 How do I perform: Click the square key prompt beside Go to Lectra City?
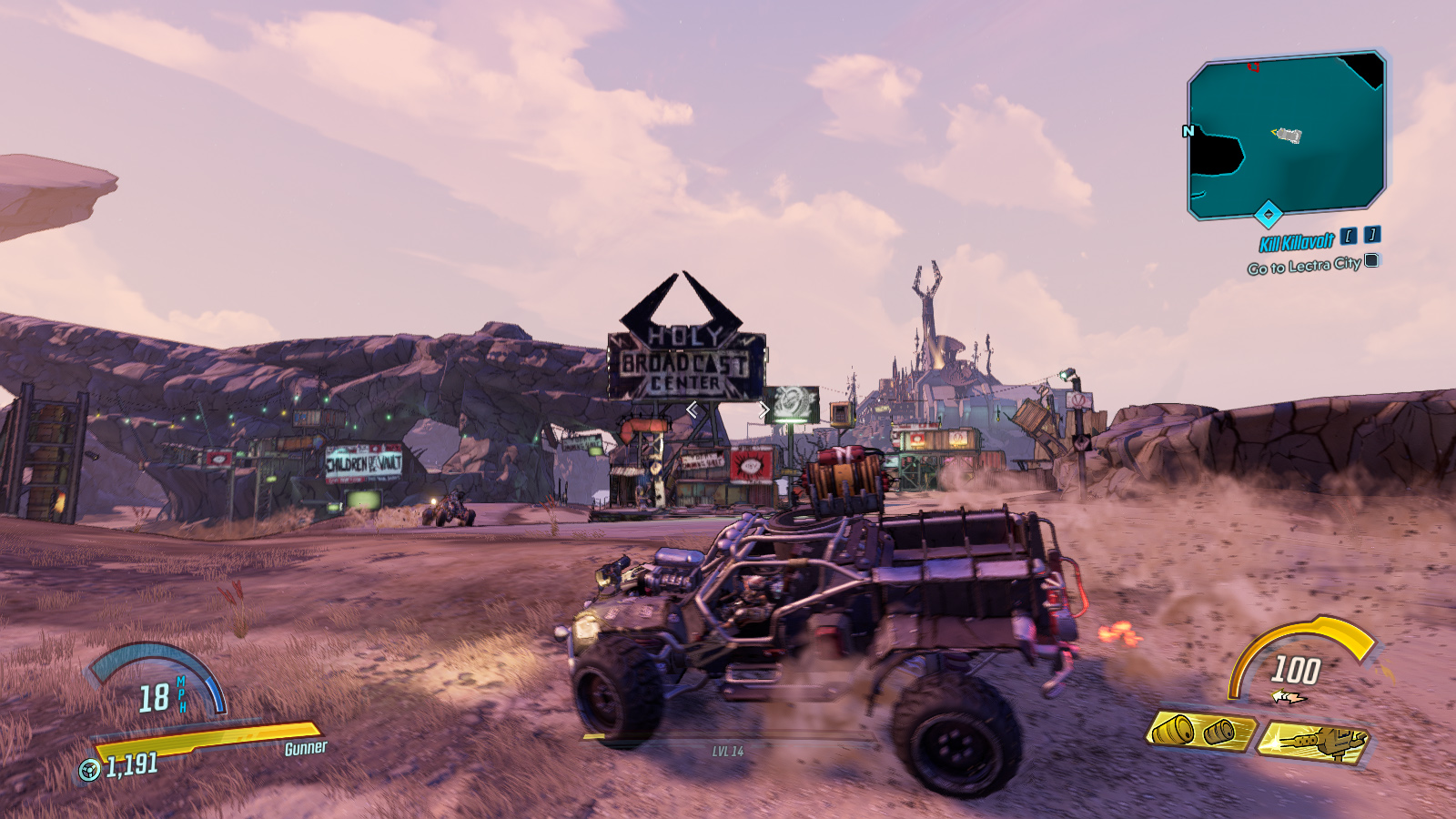click(x=1370, y=261)
